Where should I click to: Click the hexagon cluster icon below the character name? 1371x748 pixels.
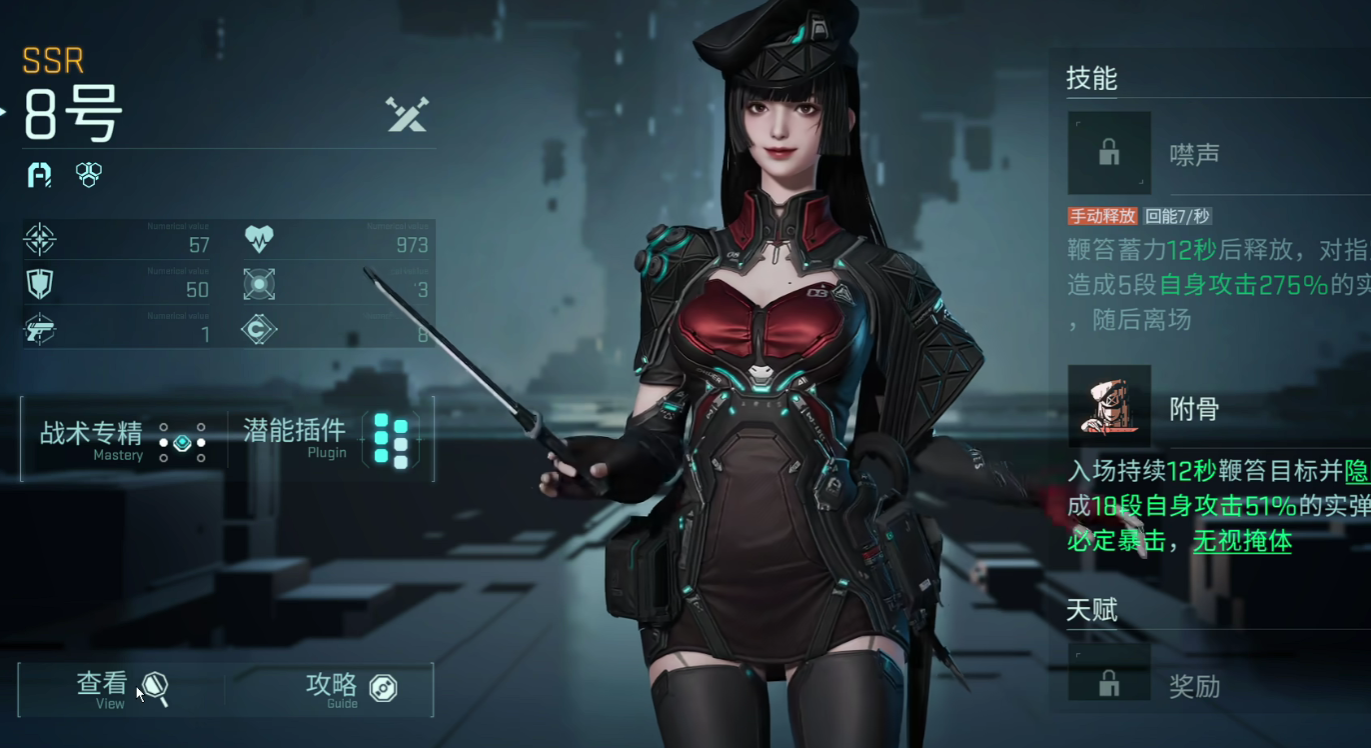(x=89, y=174)
